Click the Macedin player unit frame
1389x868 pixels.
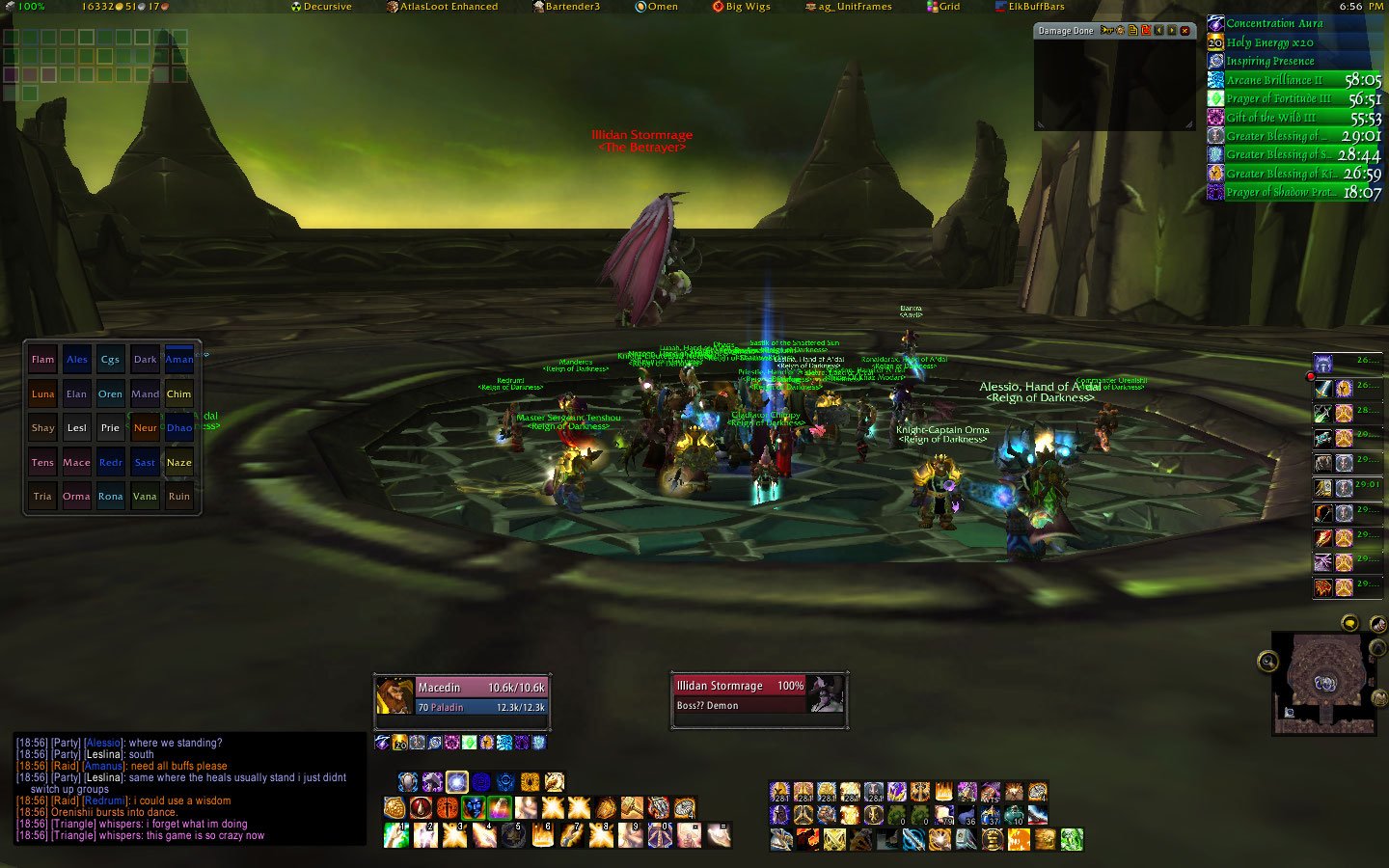(x=462, y=696)
